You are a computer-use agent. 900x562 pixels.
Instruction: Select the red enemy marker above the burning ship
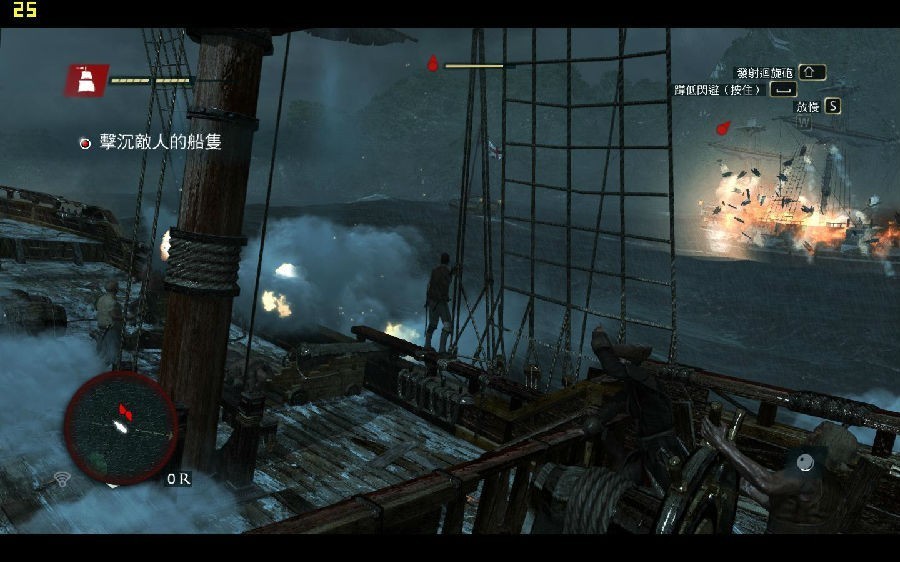click(x=723, y=127)
